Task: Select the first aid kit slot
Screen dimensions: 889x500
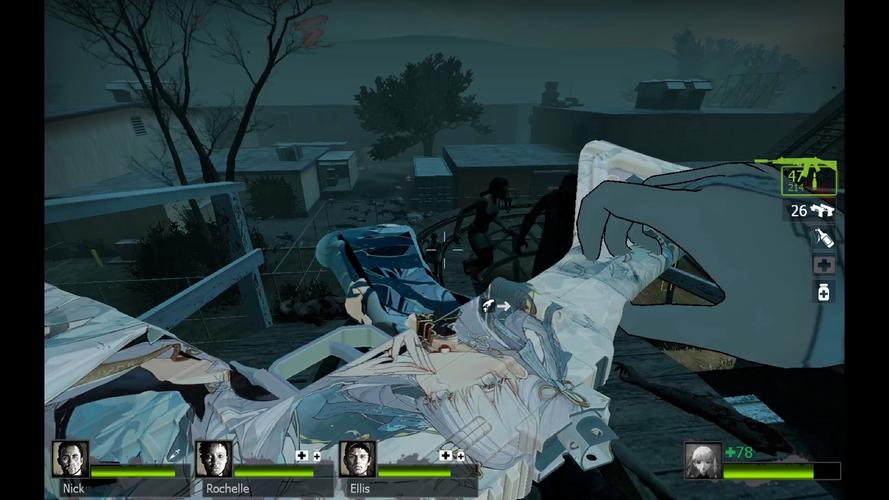Action: point(823,265)
